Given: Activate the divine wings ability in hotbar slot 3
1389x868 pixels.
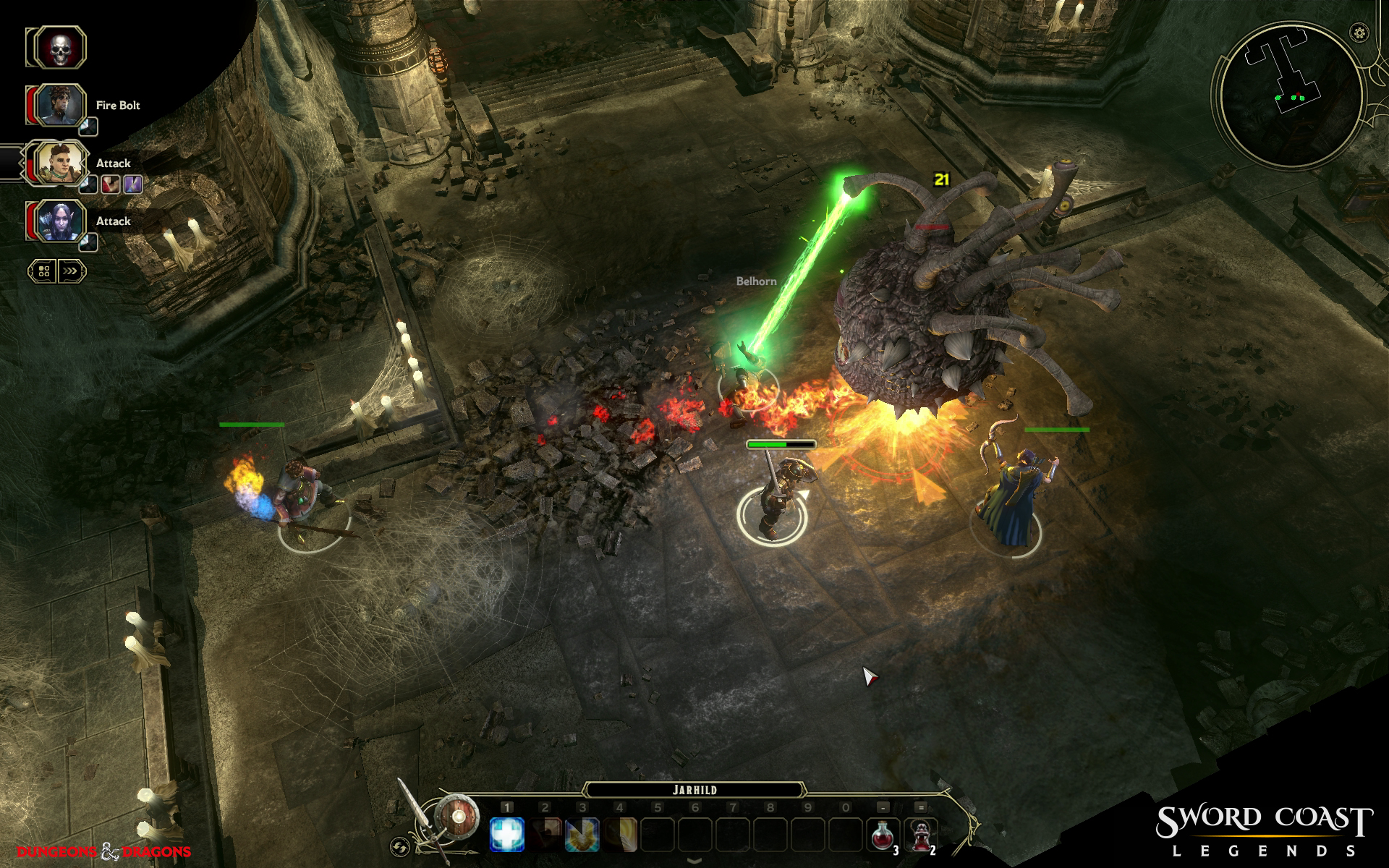Looking at the screenshot, I should pos(582,833).
